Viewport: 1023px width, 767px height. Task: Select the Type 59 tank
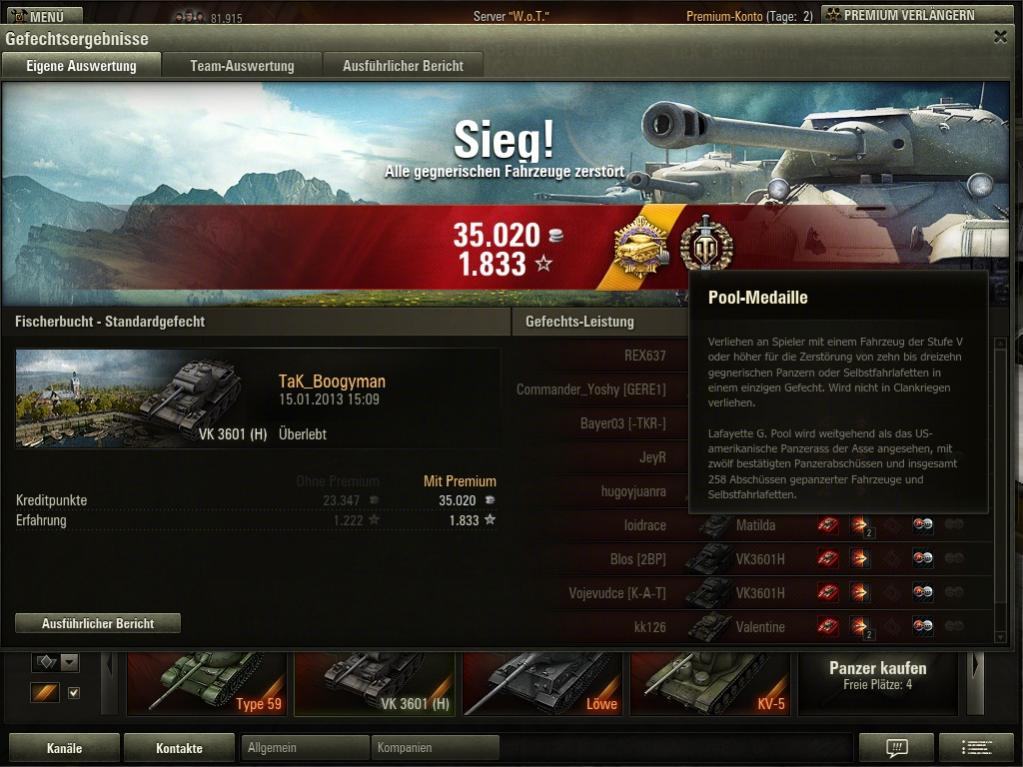pos(206,684)
